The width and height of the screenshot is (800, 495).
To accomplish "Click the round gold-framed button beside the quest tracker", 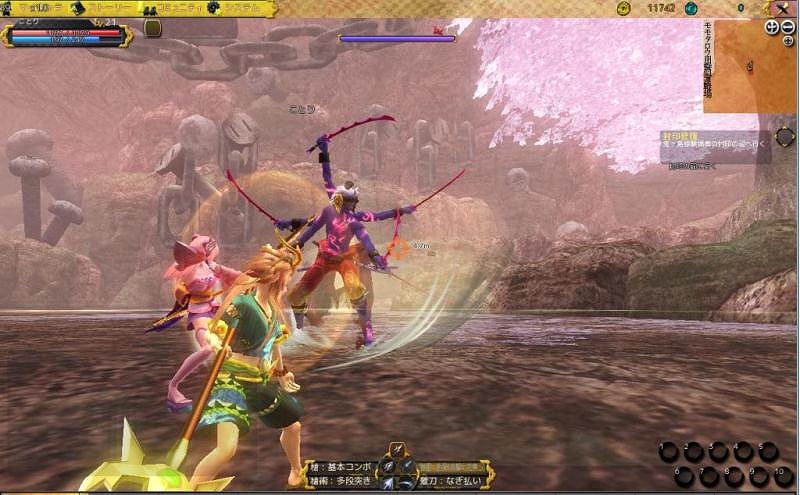I will [785, 137].
